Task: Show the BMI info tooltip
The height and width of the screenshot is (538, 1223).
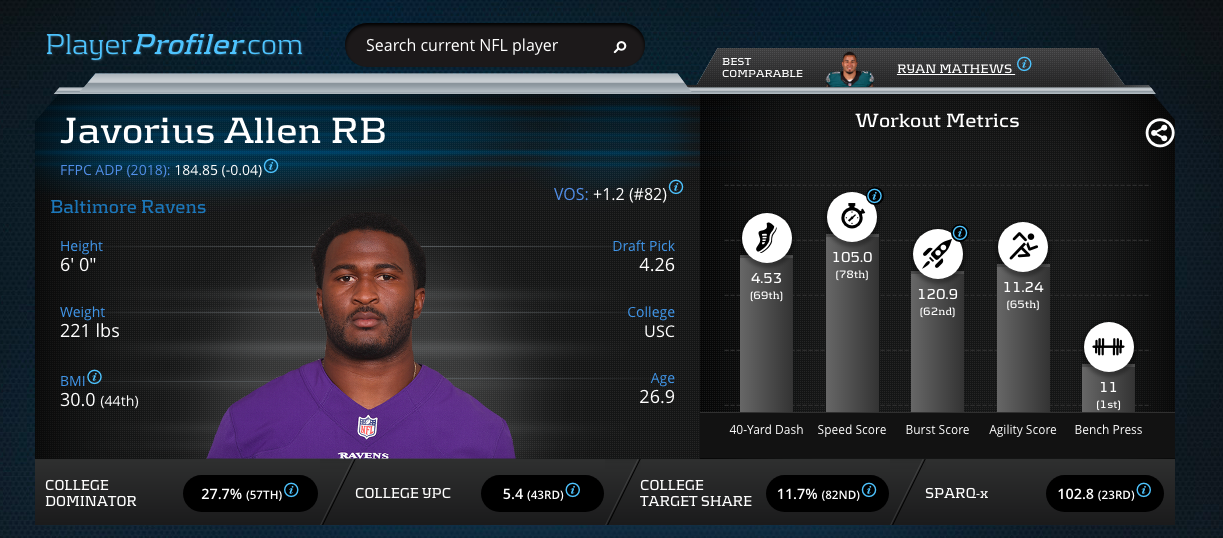Action: click(x=95, y=377)
